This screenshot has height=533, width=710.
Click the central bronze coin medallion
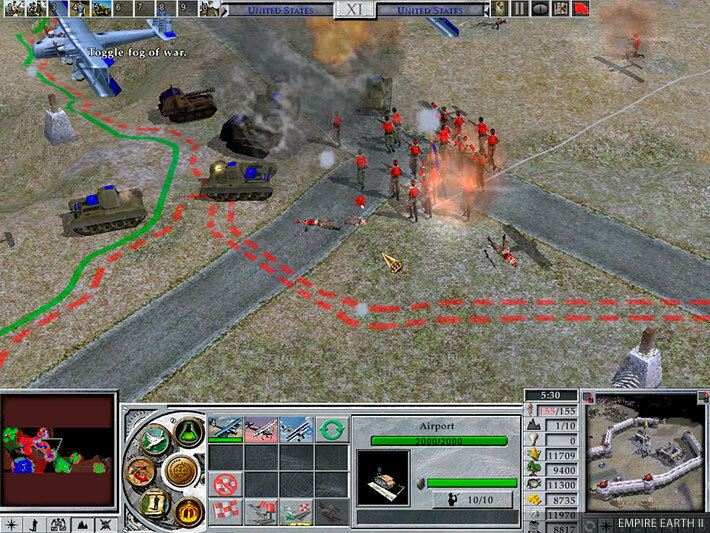click(181, 470)
